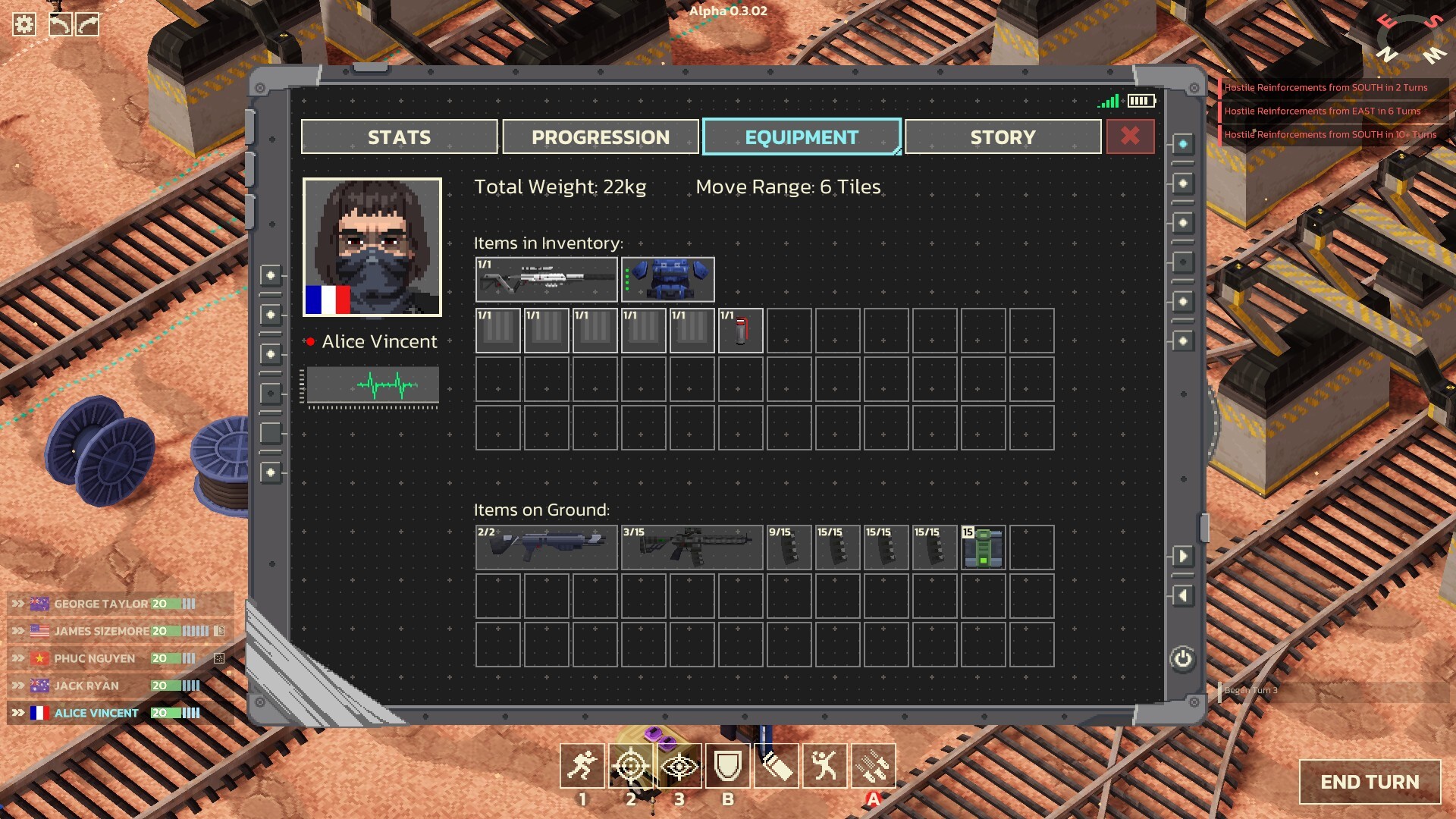Toggle the cyan diamond switch on right panel
The height and width of the screenshot is (819, 1456).
(x=1182, y=142)
